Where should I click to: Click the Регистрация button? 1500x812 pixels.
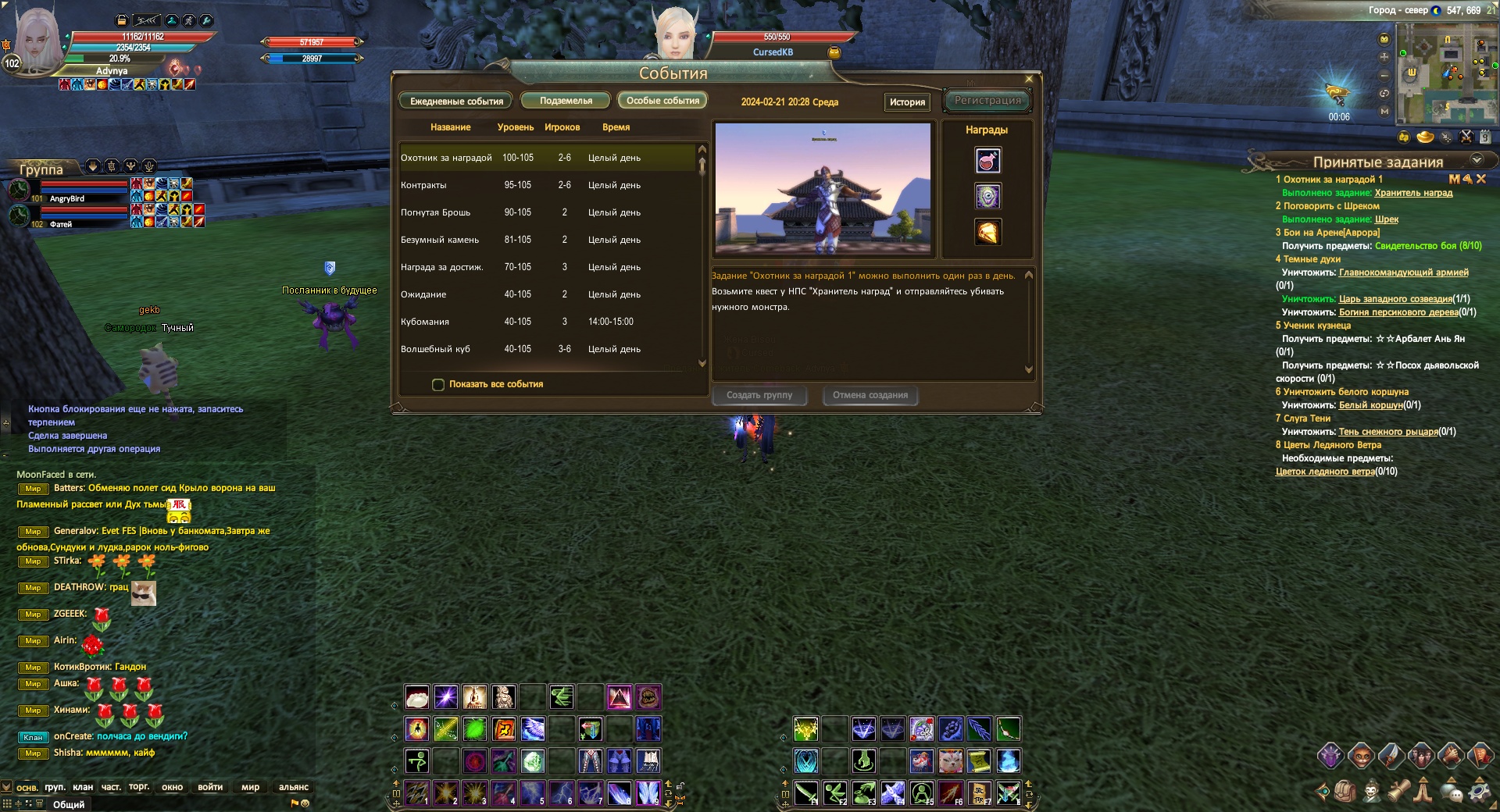point(987,101)
